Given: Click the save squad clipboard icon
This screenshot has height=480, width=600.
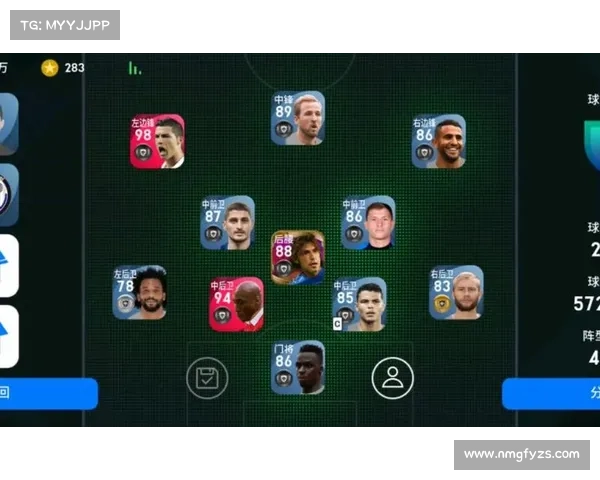Looking at the screenshot, I should (x=207, y=378).
